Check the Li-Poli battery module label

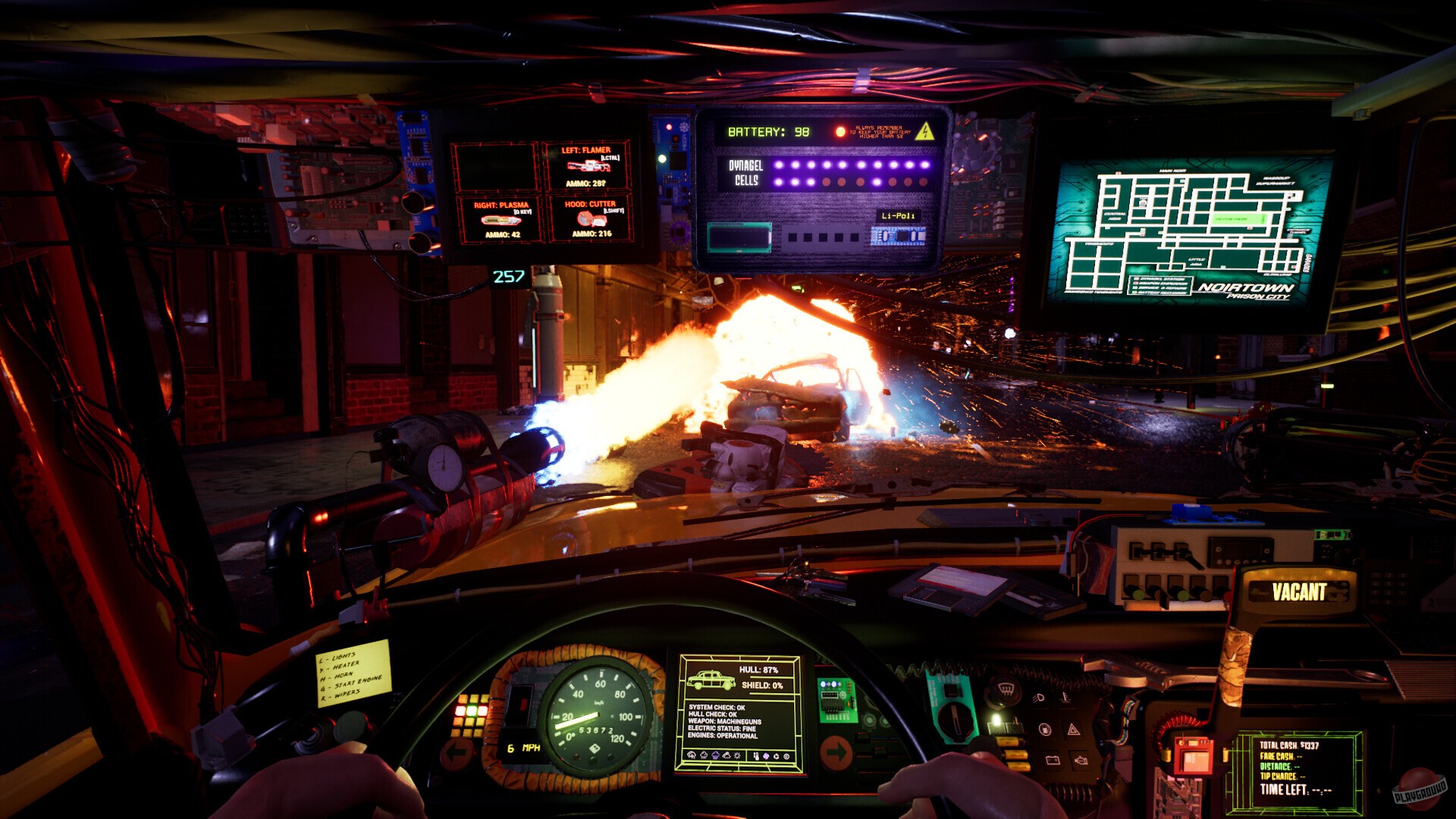(899, 215)
